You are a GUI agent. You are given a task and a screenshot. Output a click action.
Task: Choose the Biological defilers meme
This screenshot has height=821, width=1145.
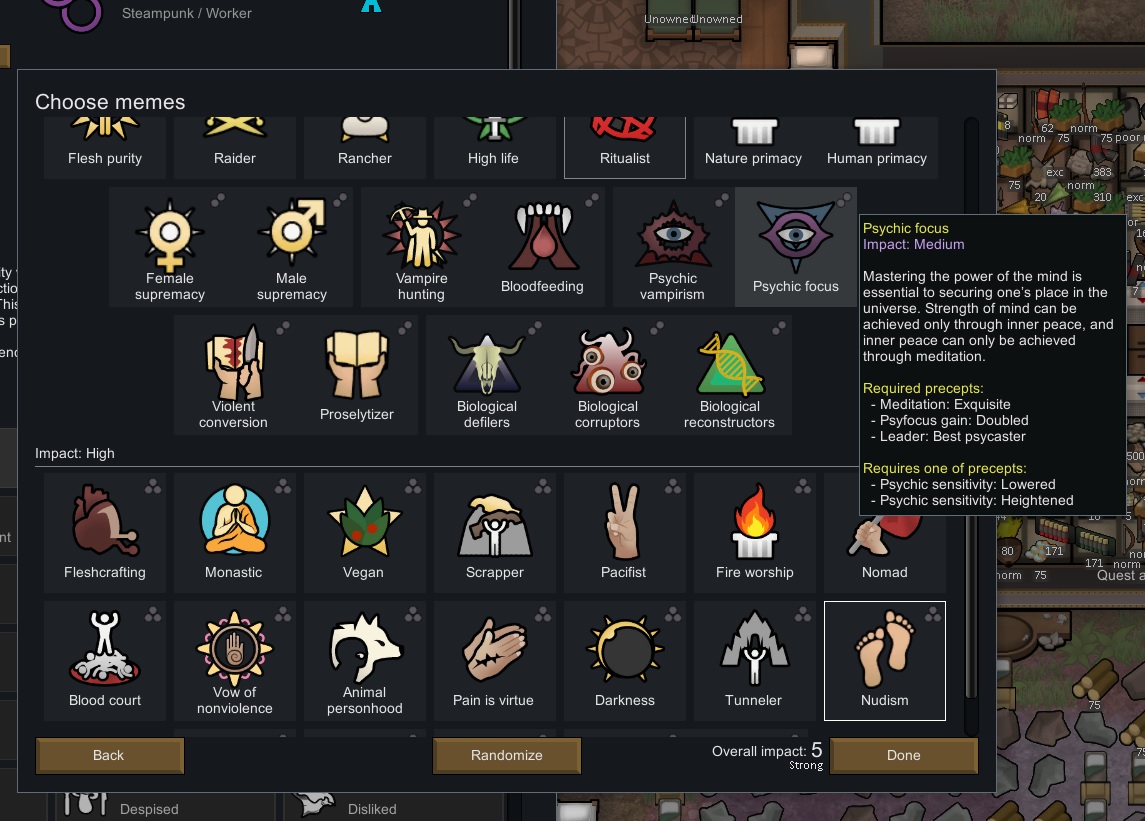coord(487,375)
